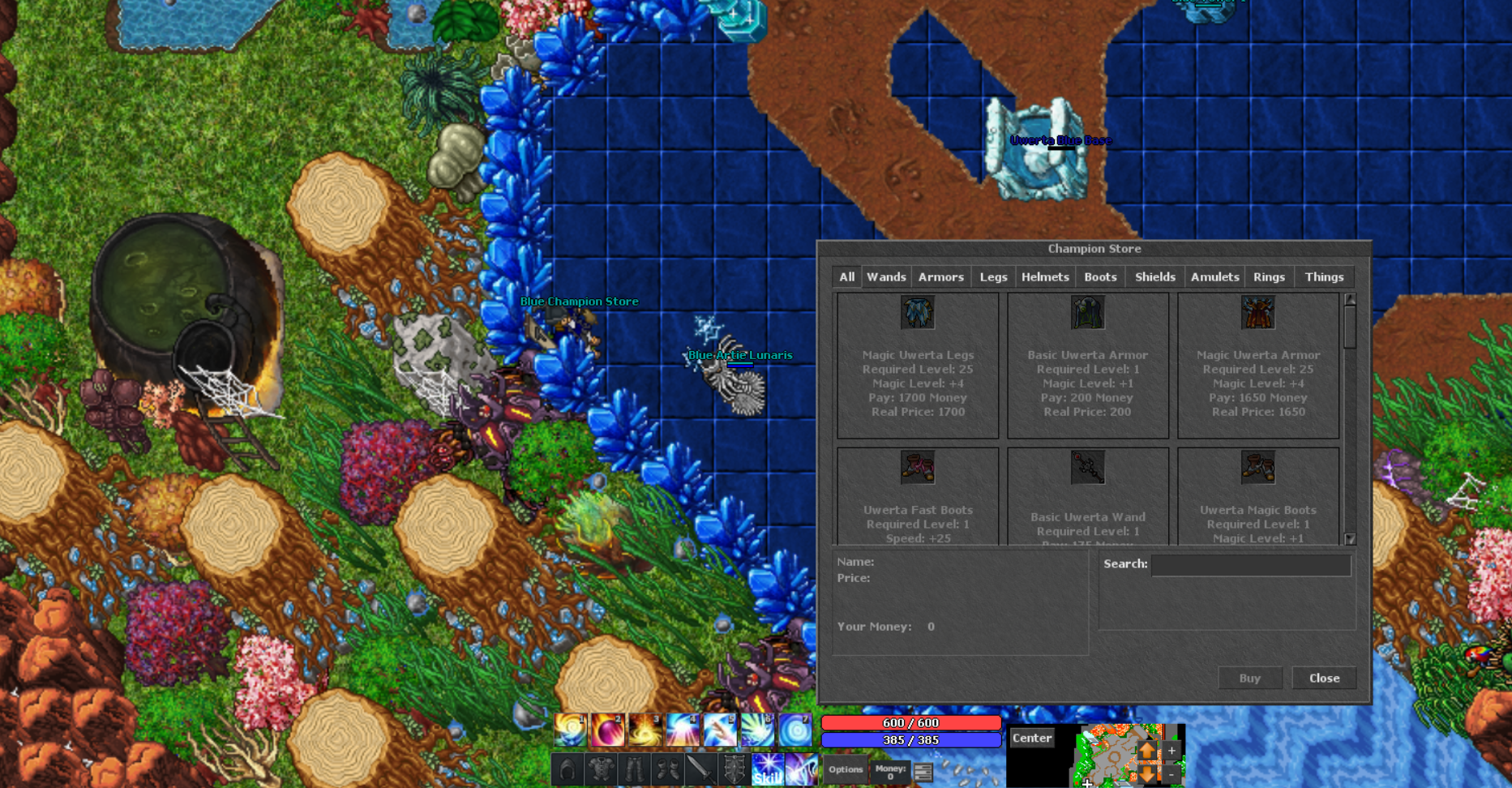Activate the blue vortex spell in slot 7

(794, 729)
